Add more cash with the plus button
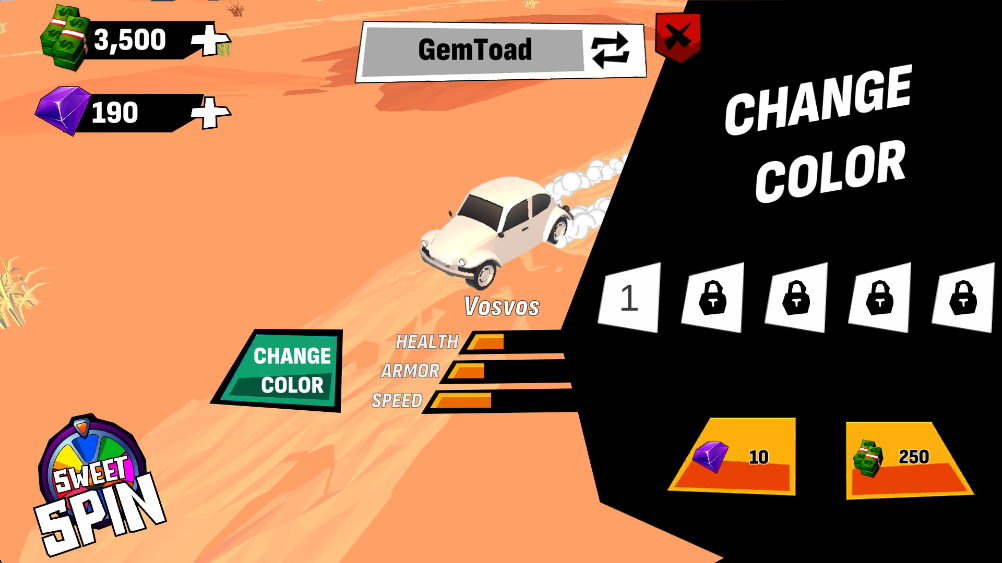Screen dimensions: 1002x563 tap(210, 40)
